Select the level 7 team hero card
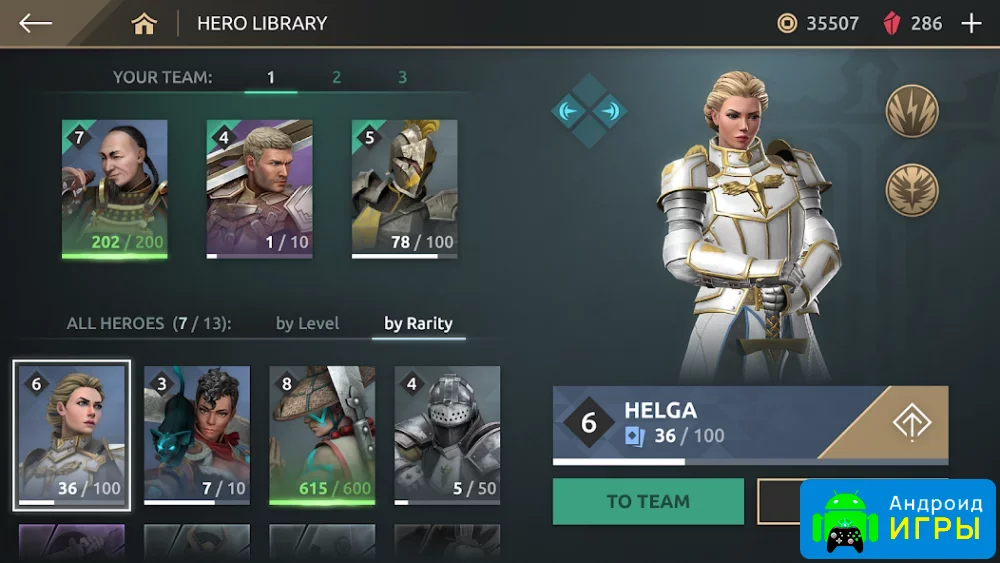Viewport: 1000px width, 563px height. [114, 188]
